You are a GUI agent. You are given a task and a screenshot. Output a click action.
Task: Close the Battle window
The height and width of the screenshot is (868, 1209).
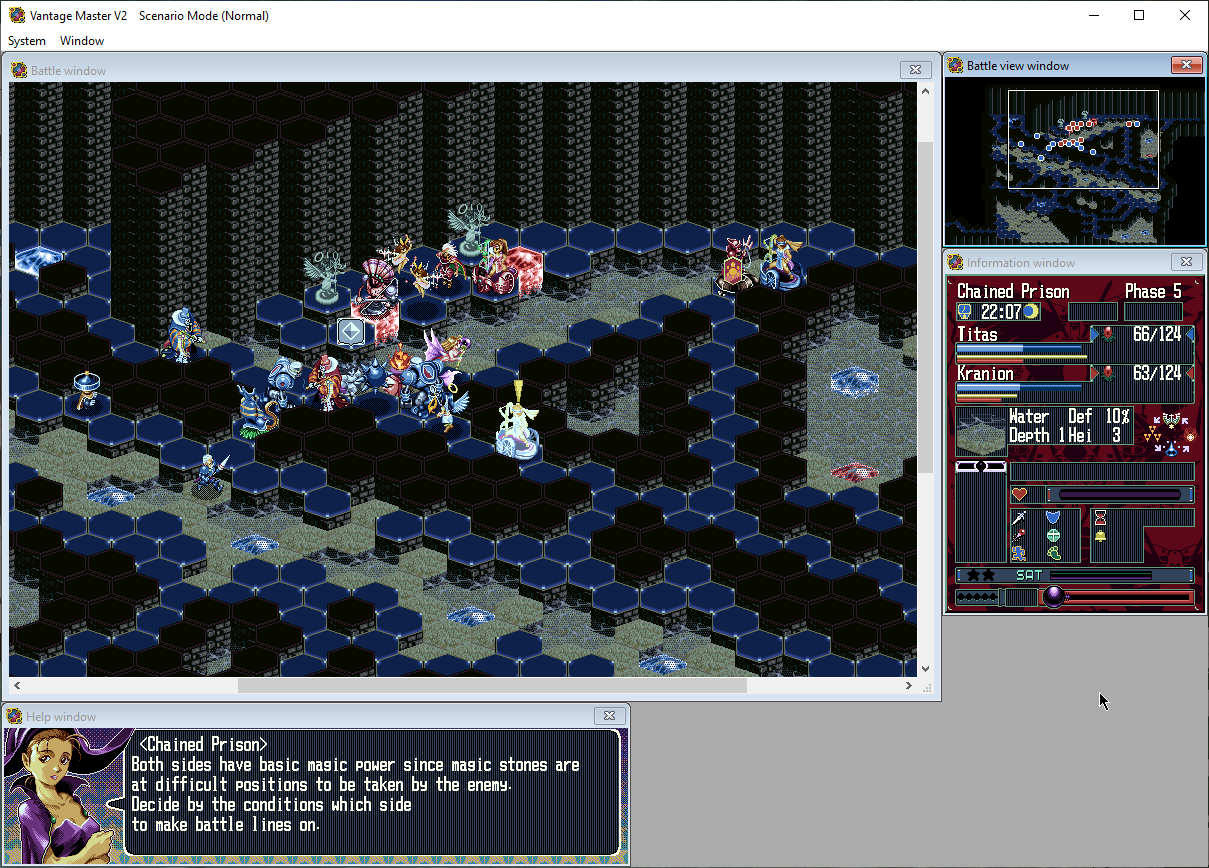click(x=915, y=70)
